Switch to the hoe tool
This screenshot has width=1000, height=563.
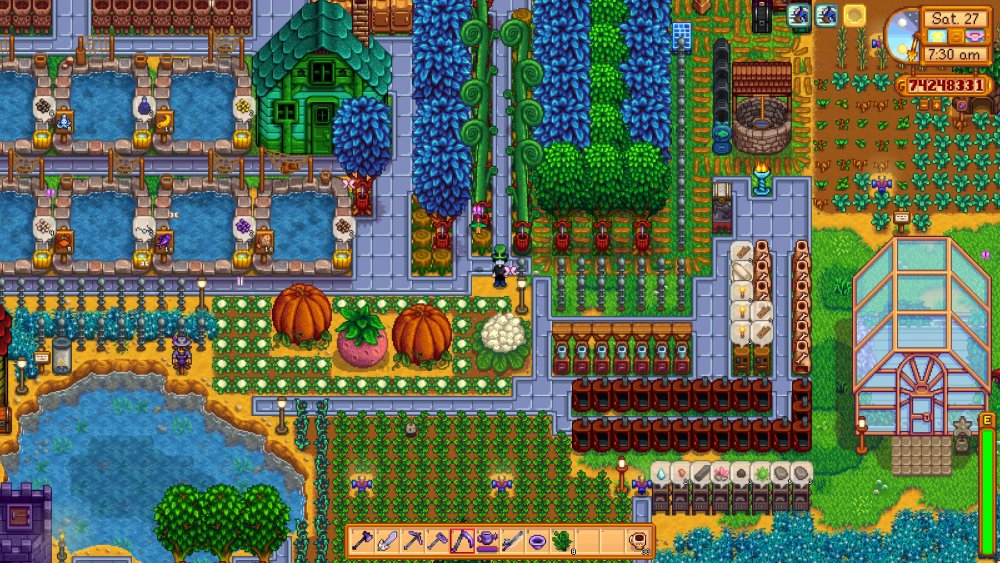click(x=438, y=541)
